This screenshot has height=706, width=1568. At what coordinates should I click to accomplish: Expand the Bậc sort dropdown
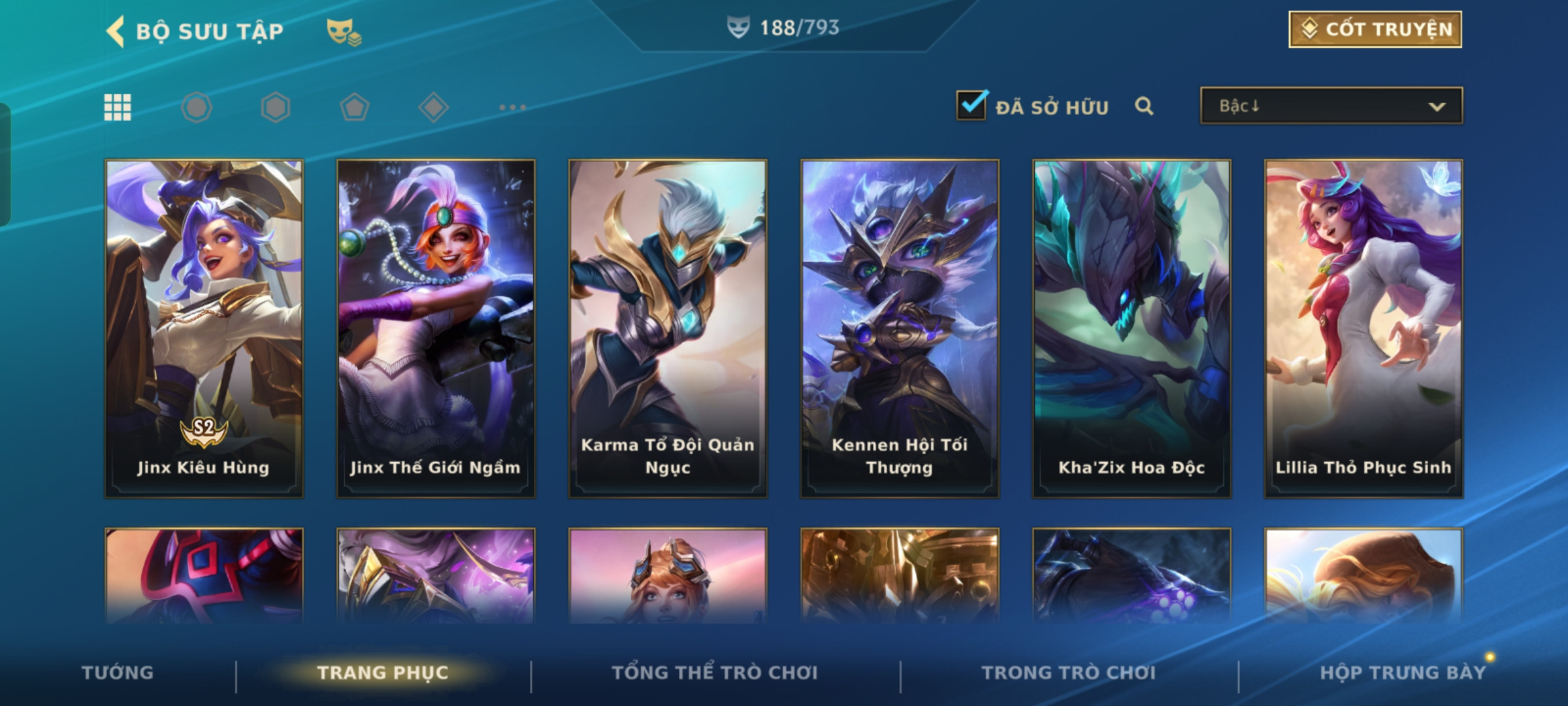1331,106
